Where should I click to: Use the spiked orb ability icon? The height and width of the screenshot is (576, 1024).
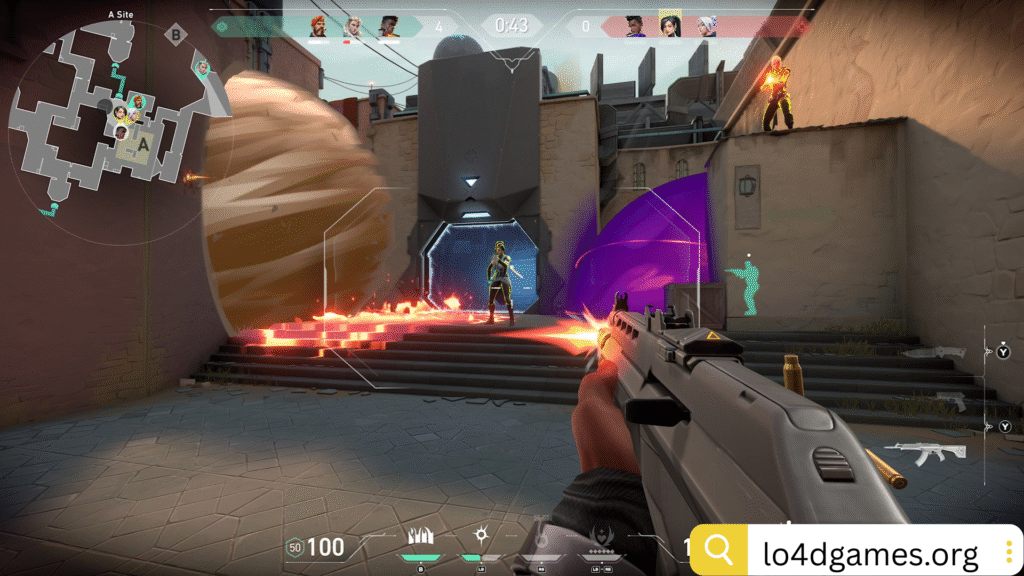[480, 536]
